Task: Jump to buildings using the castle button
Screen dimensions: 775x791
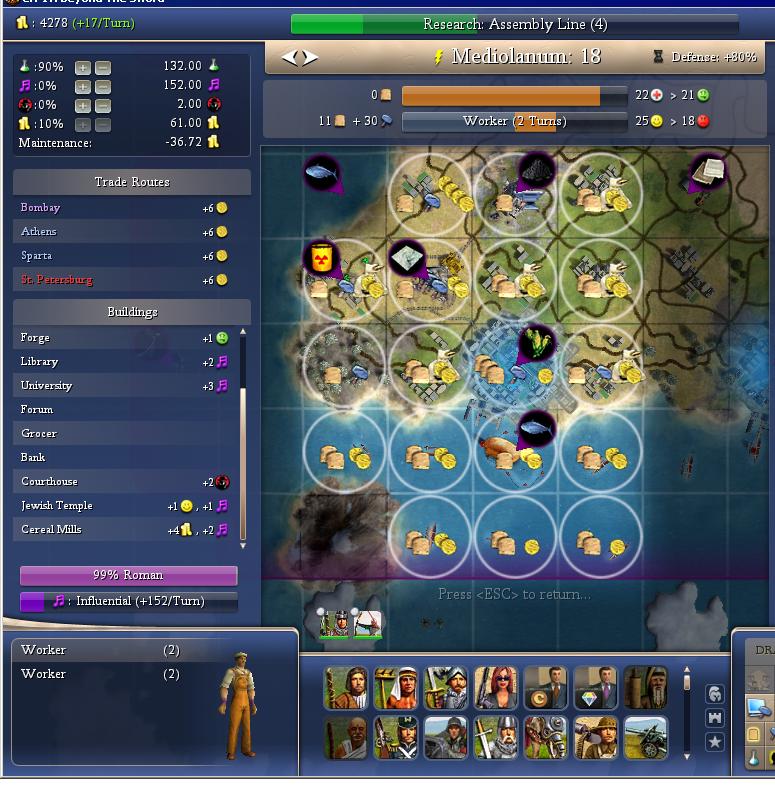Action: pos(714,717)
